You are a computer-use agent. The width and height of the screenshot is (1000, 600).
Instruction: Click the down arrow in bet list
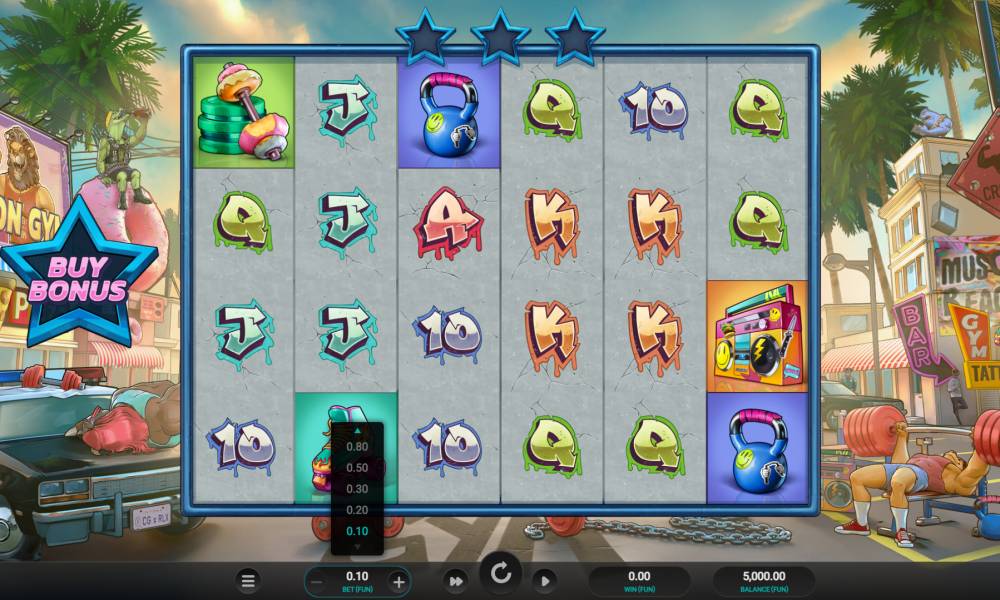(x=357, y=547)
